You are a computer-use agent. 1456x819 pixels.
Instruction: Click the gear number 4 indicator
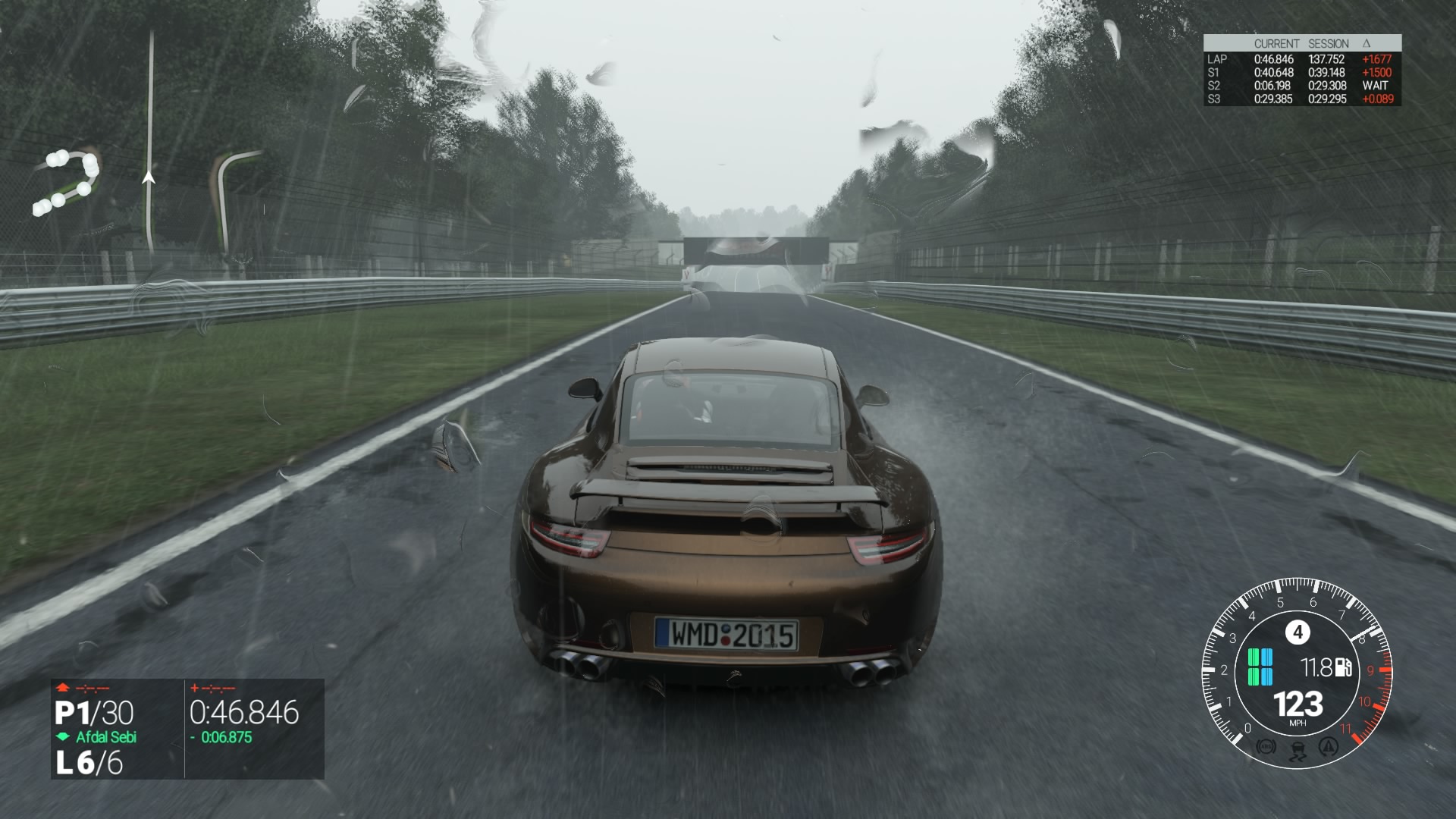click(x=1298, y=632)
